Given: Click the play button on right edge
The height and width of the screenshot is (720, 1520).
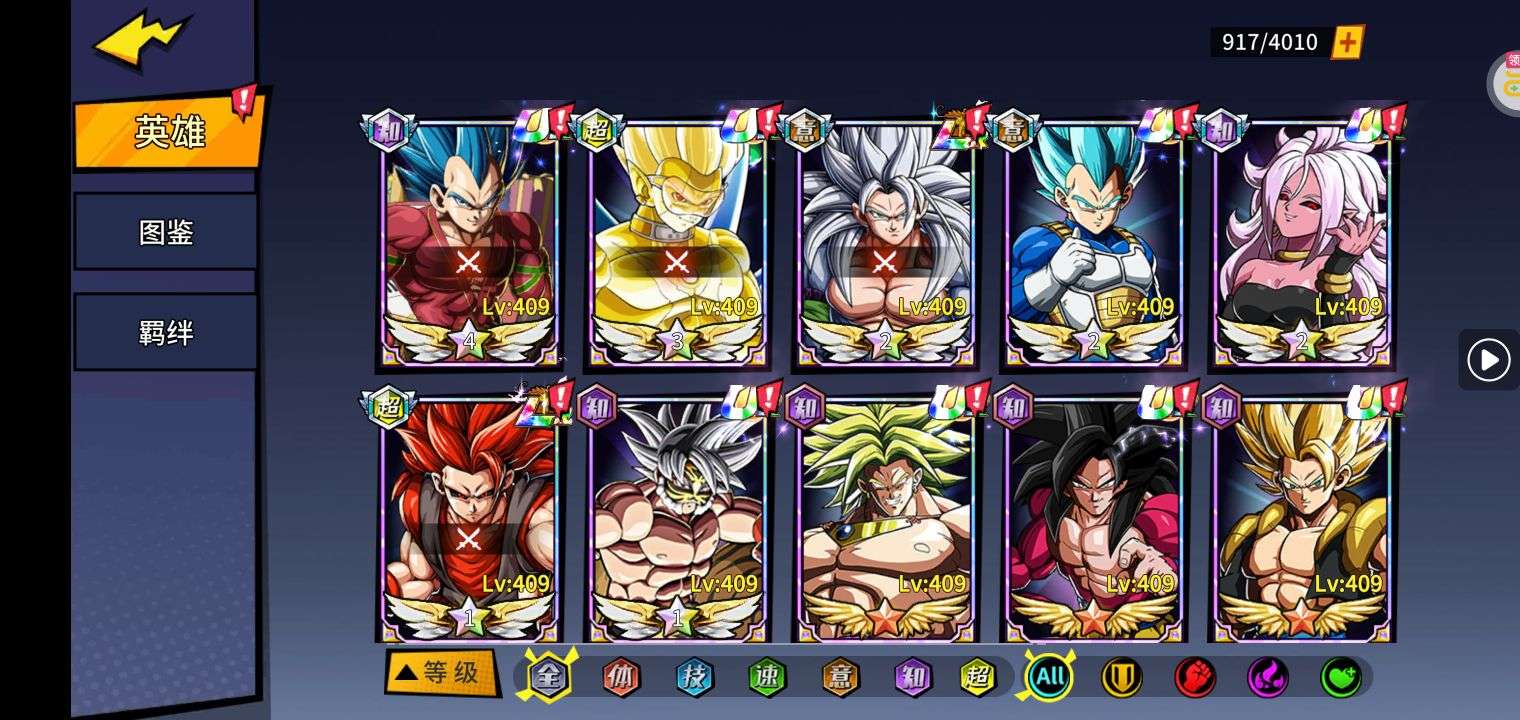Looking at the screenshot, I should coord(1488,360).
